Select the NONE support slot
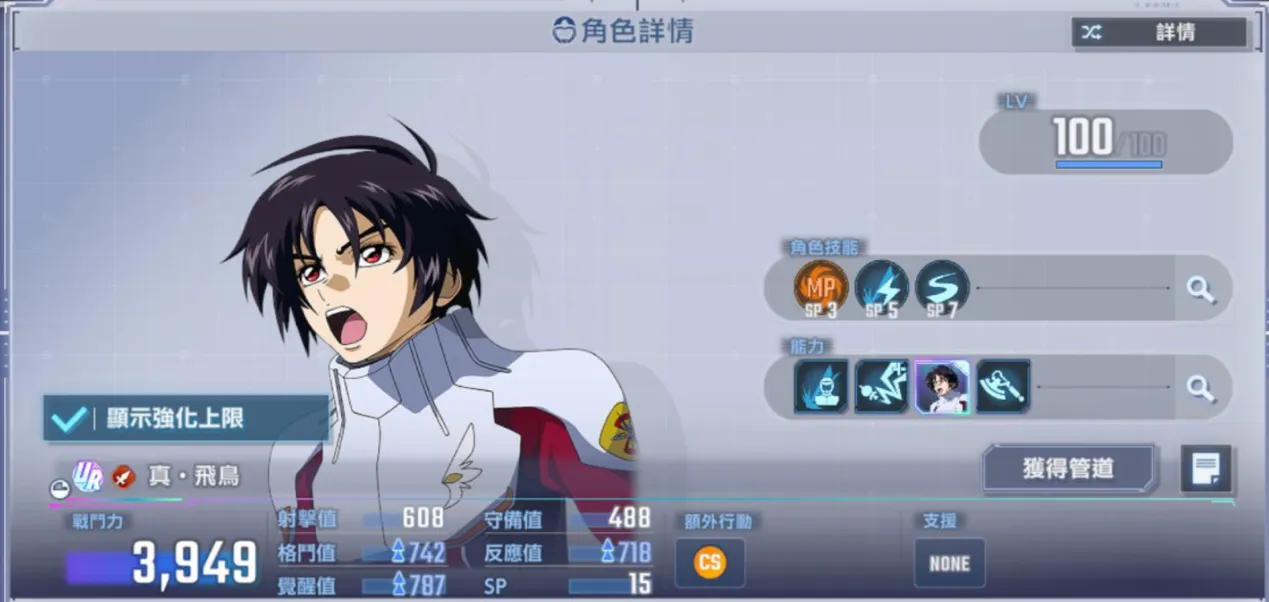This screenshot has width=1269, height=602. pyautogui.click(x=949, y=563)
